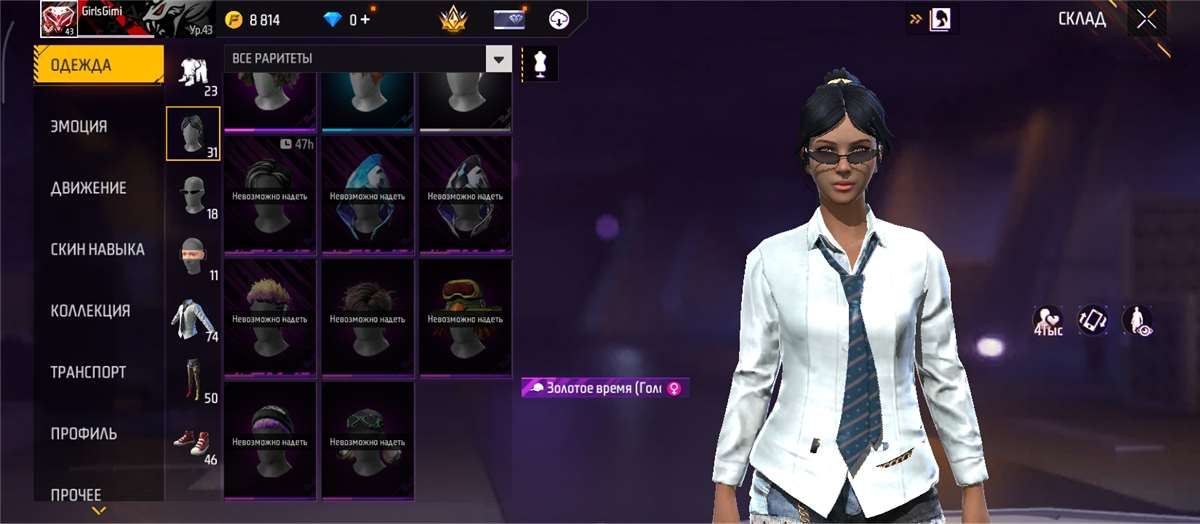Tap the rotate phone icon
This screenshot has height=524, width=1200.
(1092, 320)
